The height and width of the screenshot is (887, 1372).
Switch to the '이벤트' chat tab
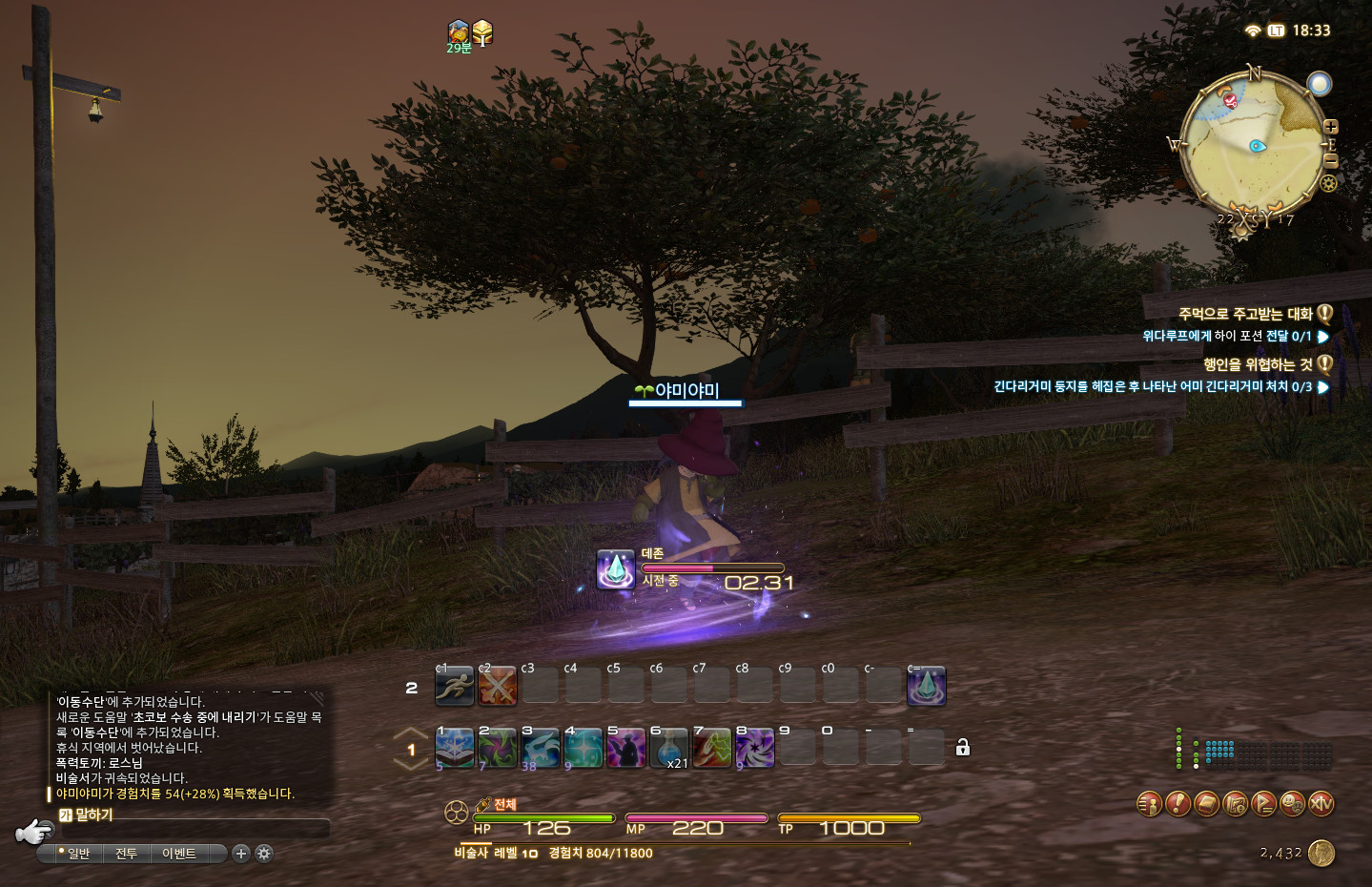pos(178,854)
